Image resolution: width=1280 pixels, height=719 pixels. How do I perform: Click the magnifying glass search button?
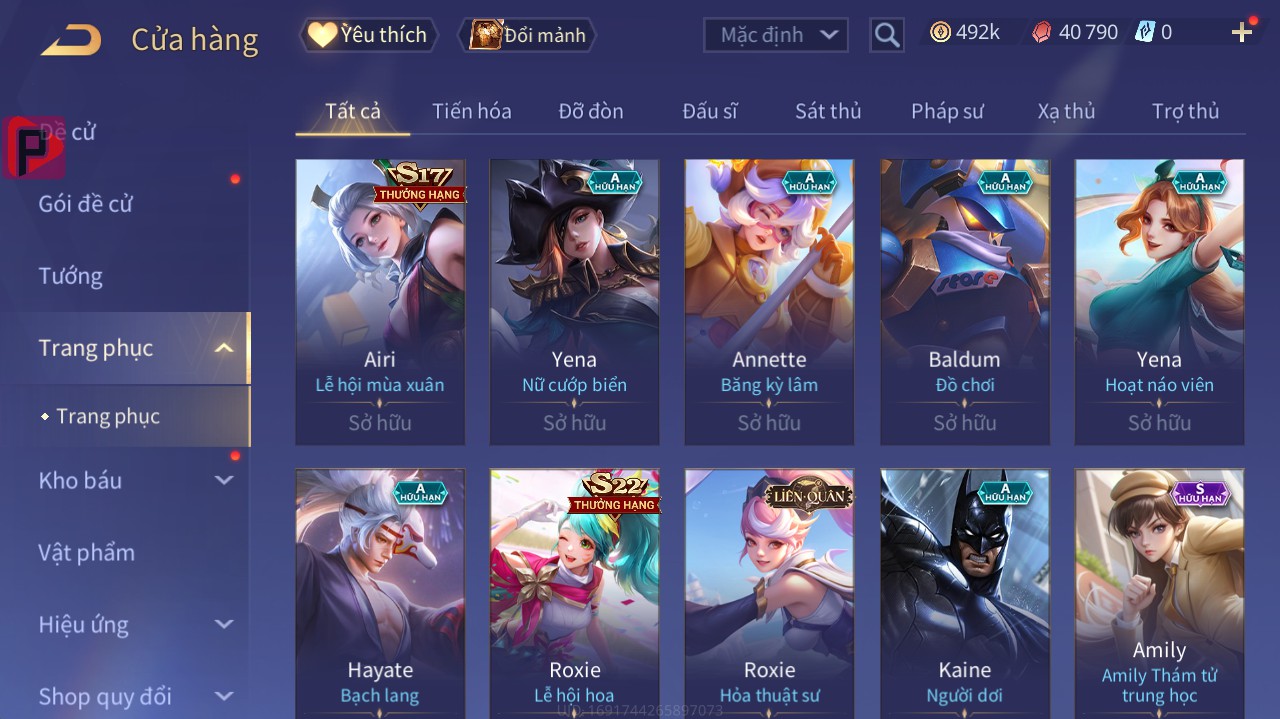[887, 35]
